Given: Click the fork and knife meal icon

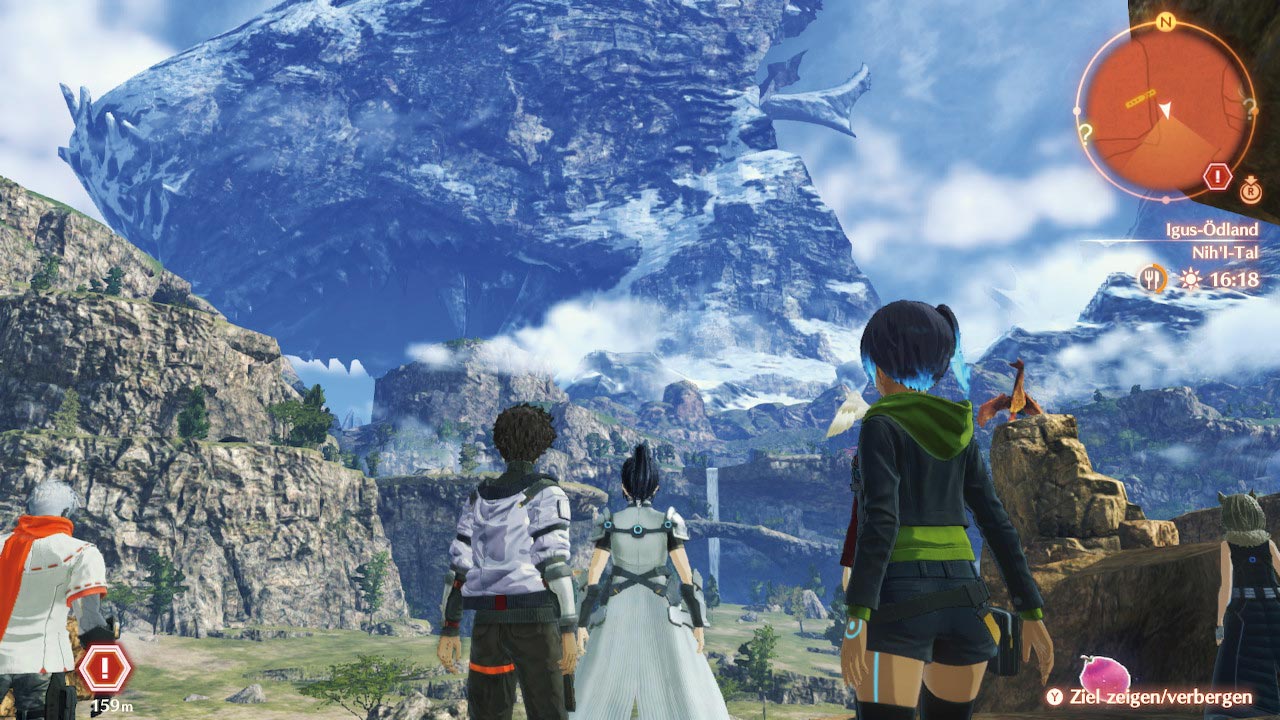Looking at the screenshot, I should [x=1154, y=279].
